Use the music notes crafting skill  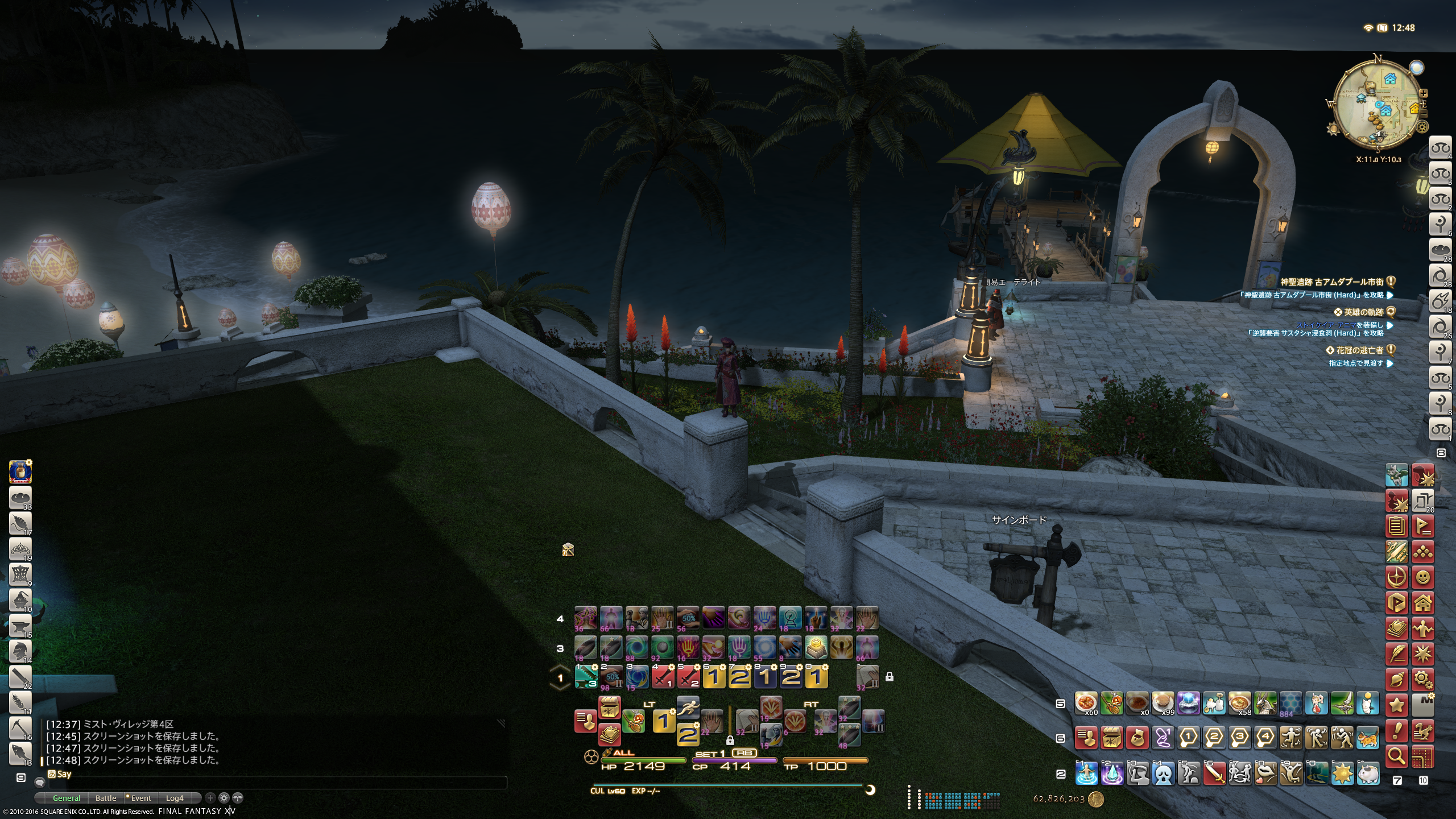pyautogui.click(x=586, y=618)
